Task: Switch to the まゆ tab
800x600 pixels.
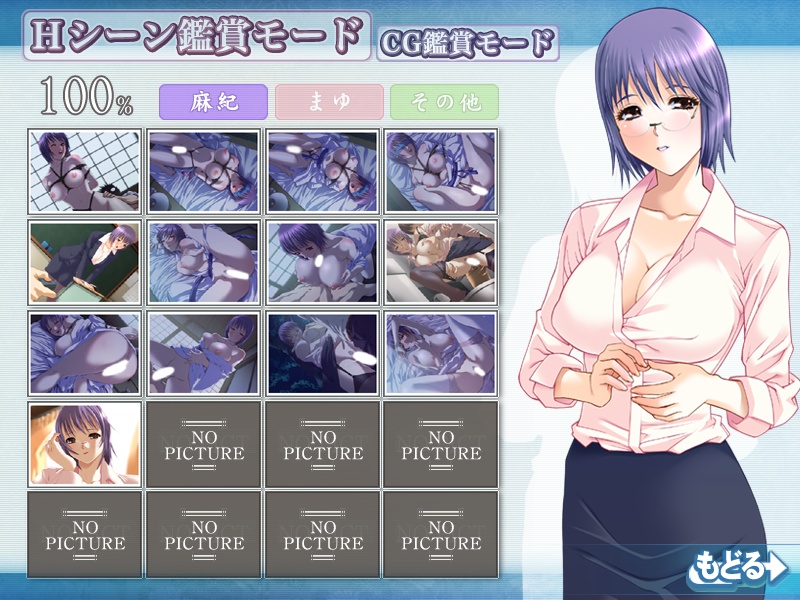Action: (x=329, y=102)
